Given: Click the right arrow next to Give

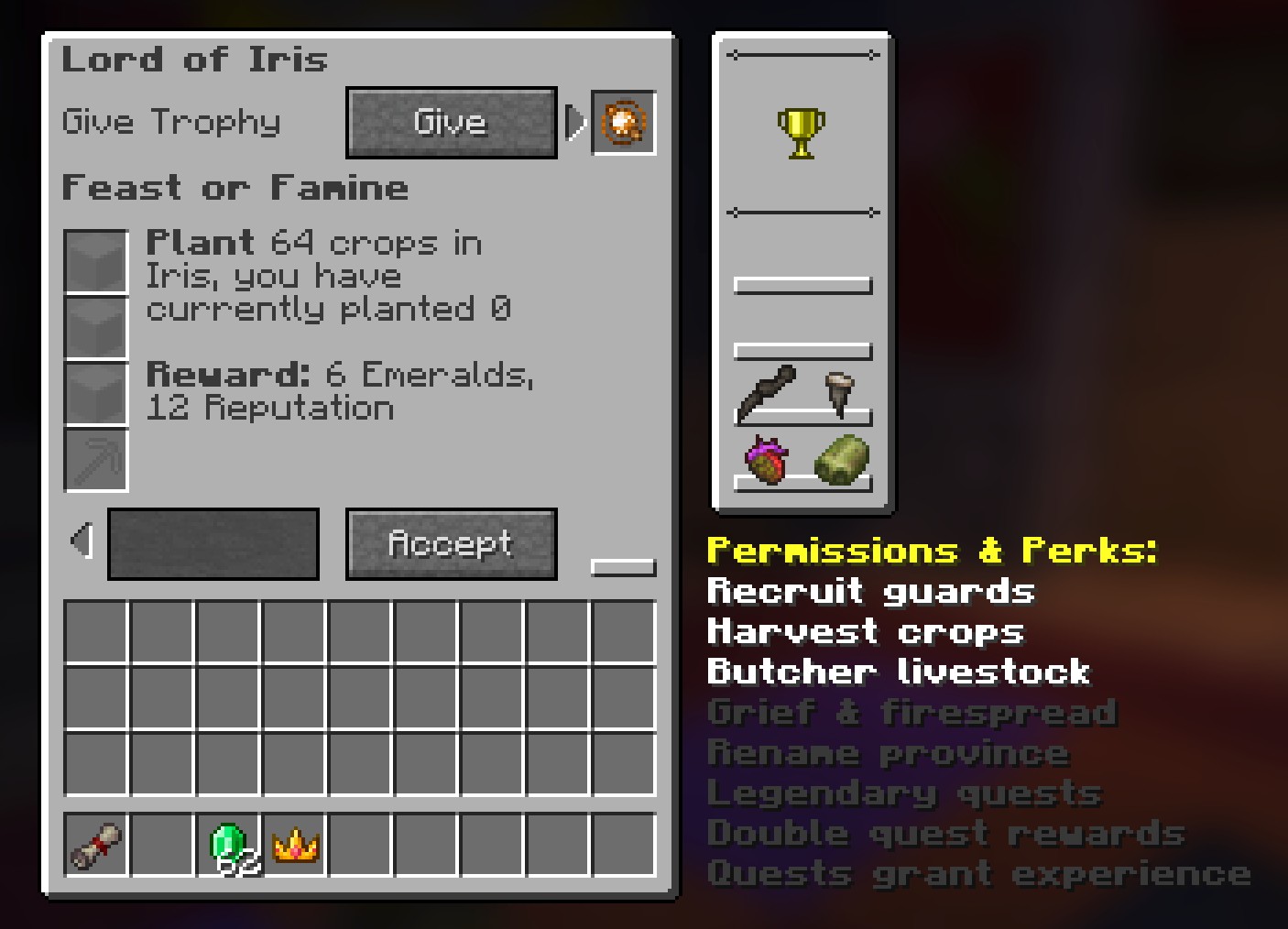Looking at the screenshot, I should coord(575,123).
